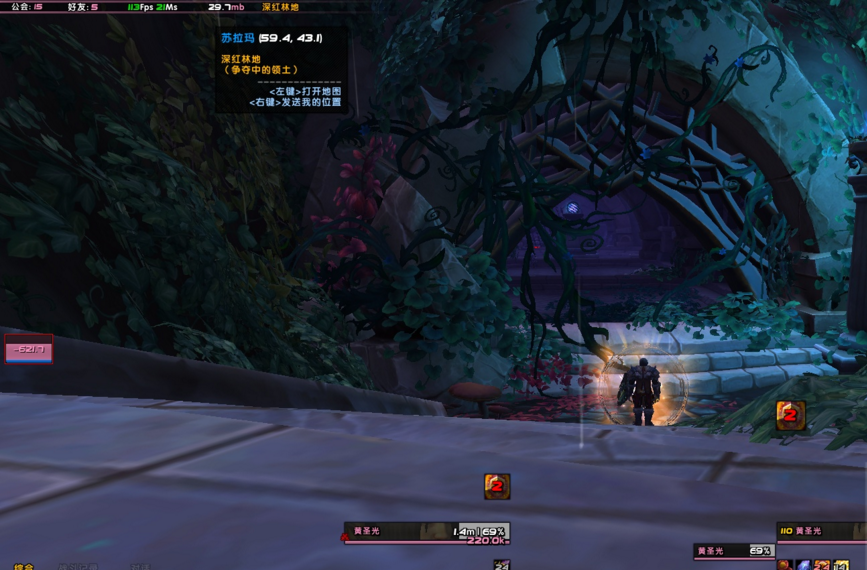Open the map via 深红林地 zone text
The width and height of the screenshot is (867, 570).
[280, 7]
